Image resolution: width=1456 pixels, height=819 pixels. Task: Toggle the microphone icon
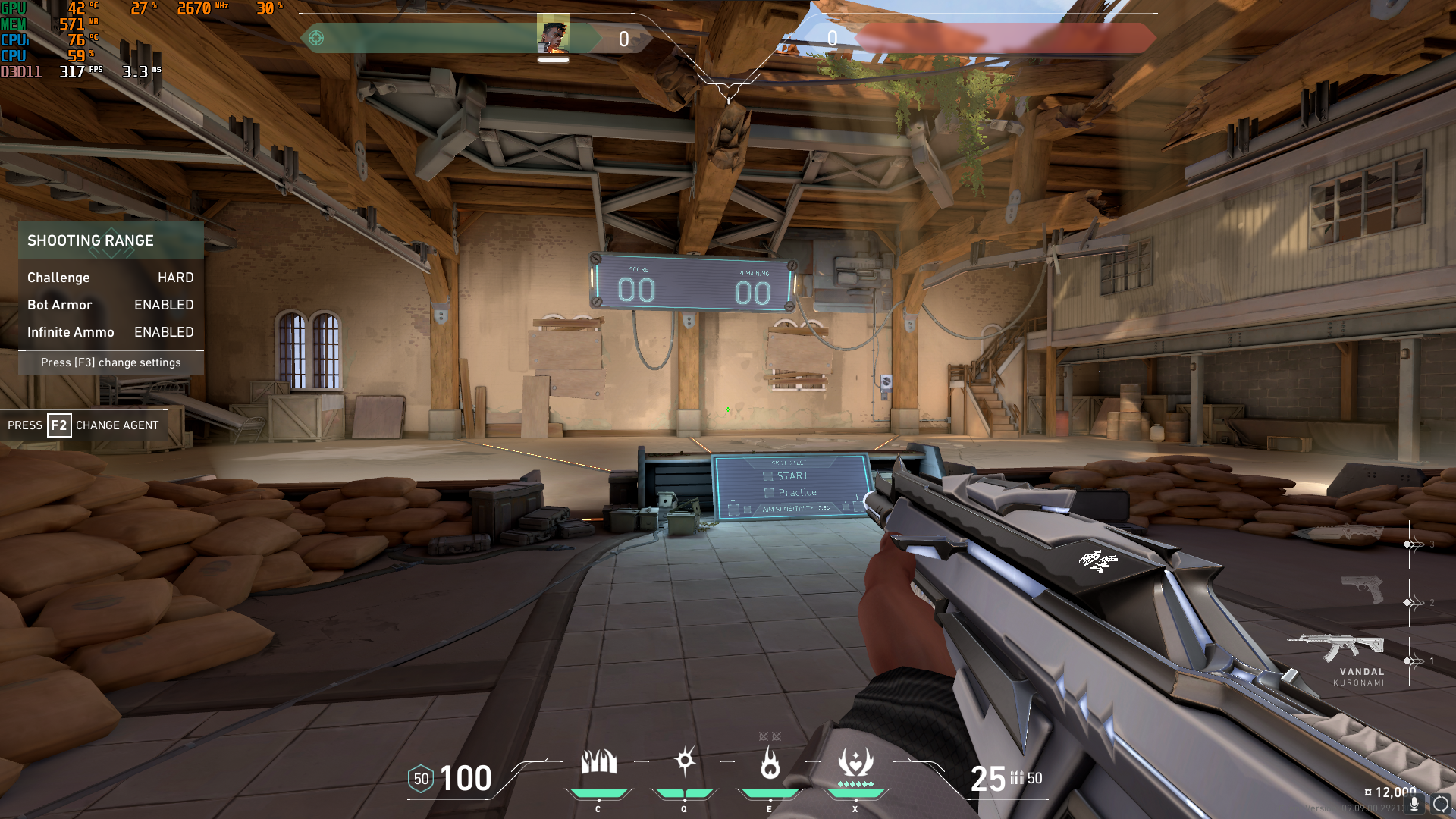[x=1414, y=803]
